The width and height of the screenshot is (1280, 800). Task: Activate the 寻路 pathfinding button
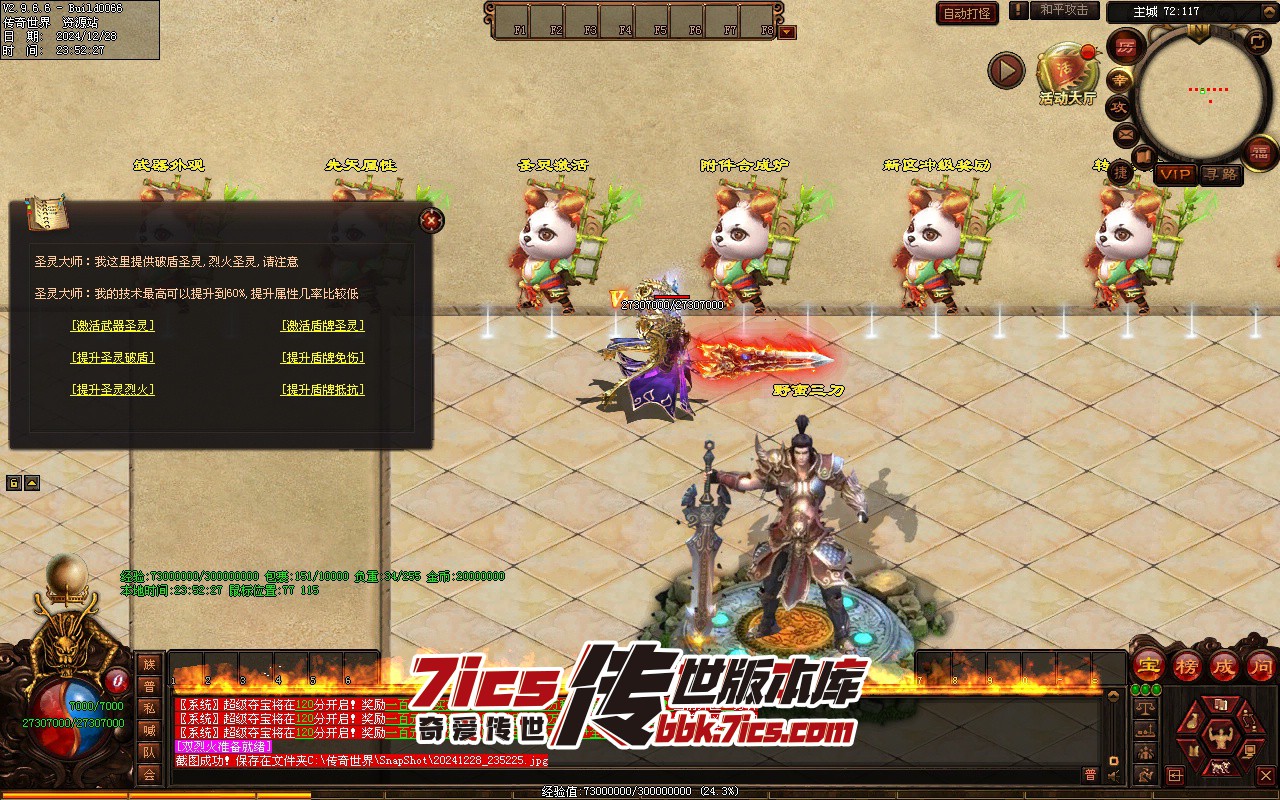(1220, 174)
